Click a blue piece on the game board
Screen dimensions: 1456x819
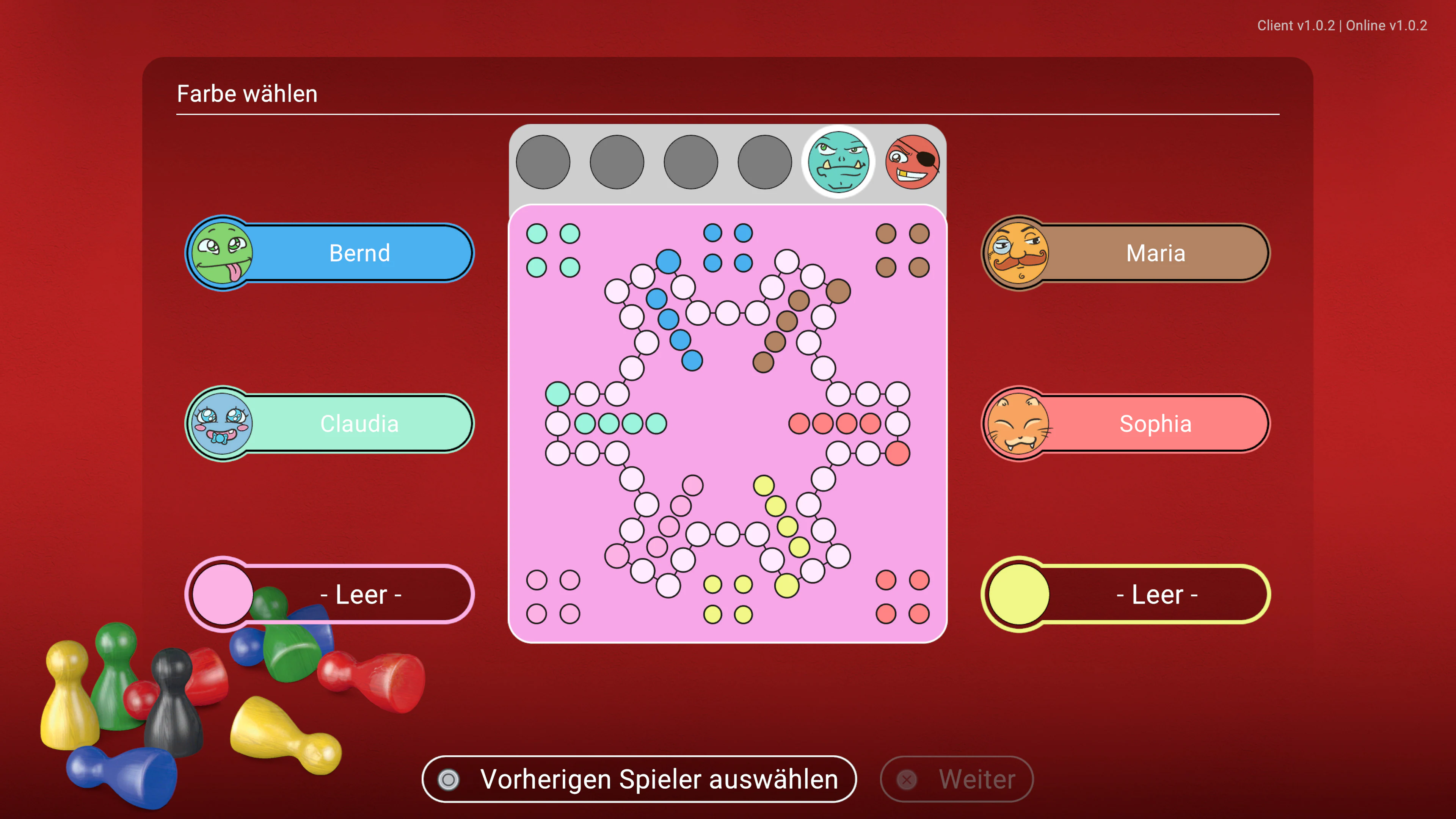[x=669, y=261]
